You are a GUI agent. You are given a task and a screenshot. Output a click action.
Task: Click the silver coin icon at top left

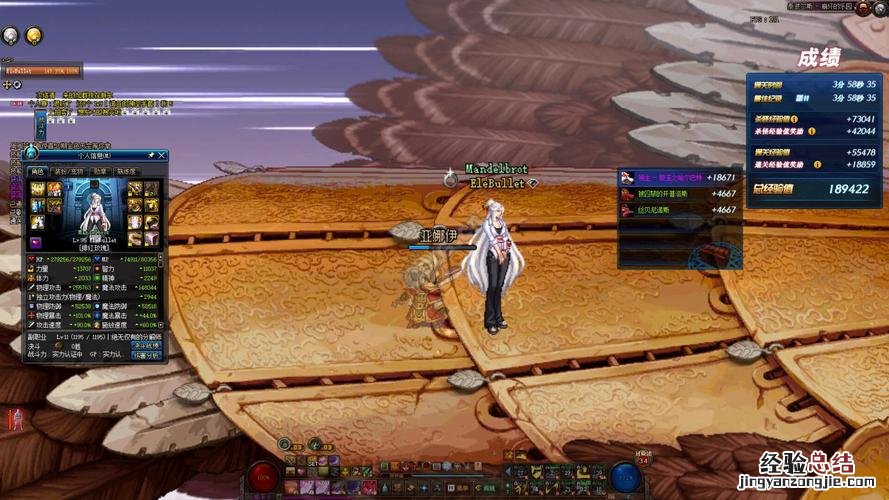click(x=11, y=36)
